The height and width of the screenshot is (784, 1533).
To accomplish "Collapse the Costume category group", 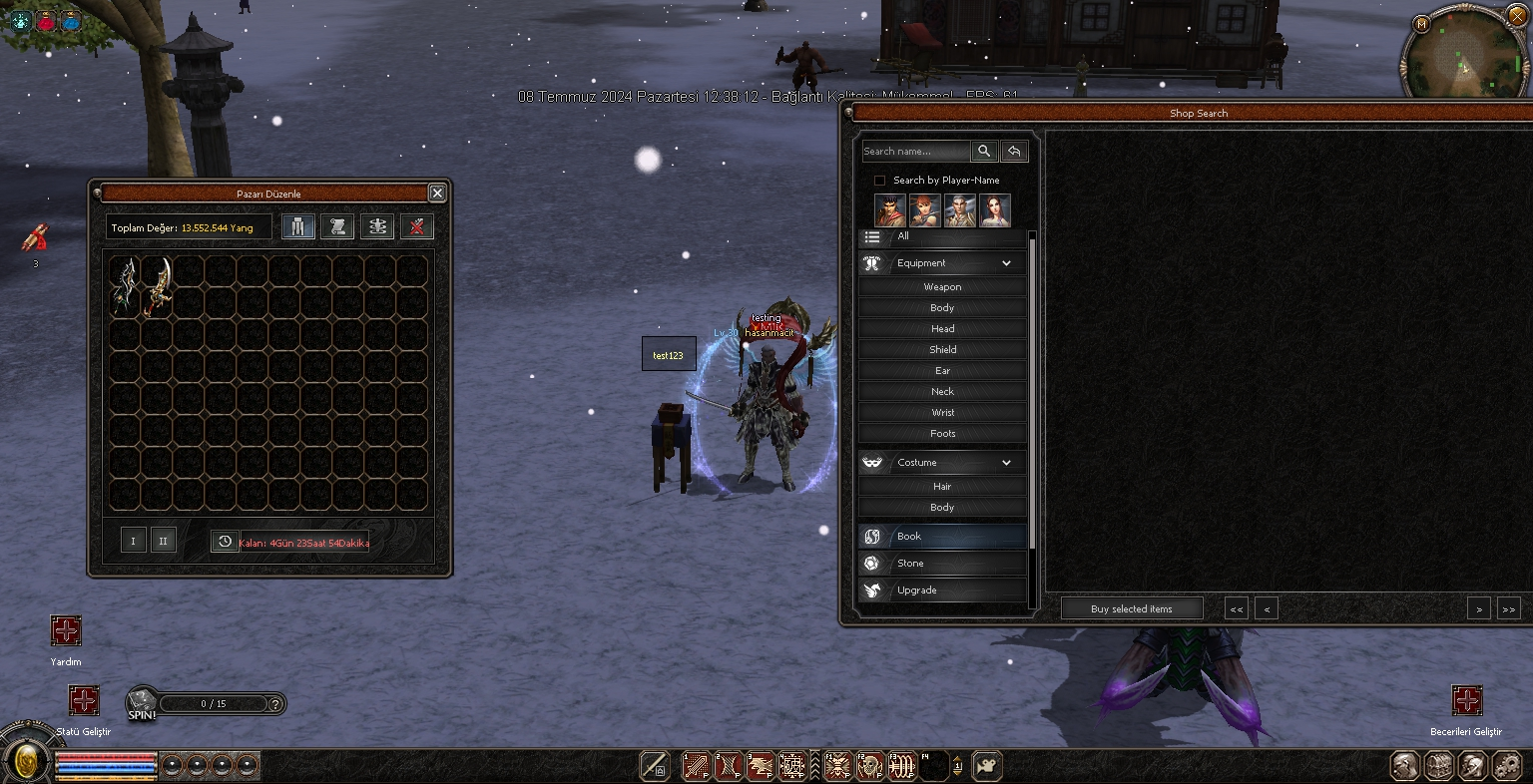I will pyautogui.click(x=1006, y=463).
